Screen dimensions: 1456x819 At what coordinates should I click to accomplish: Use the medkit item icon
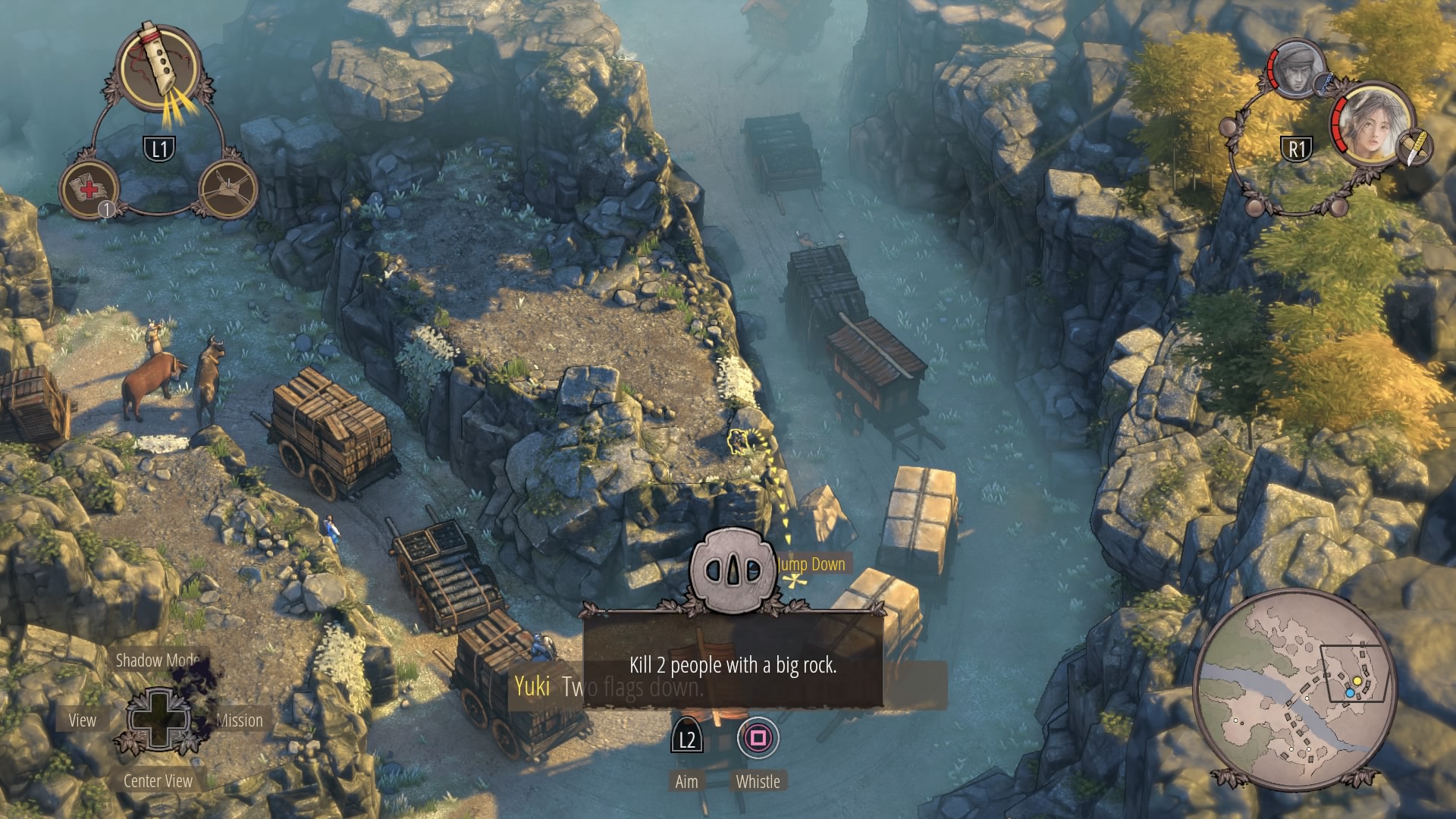coord(89,188)
